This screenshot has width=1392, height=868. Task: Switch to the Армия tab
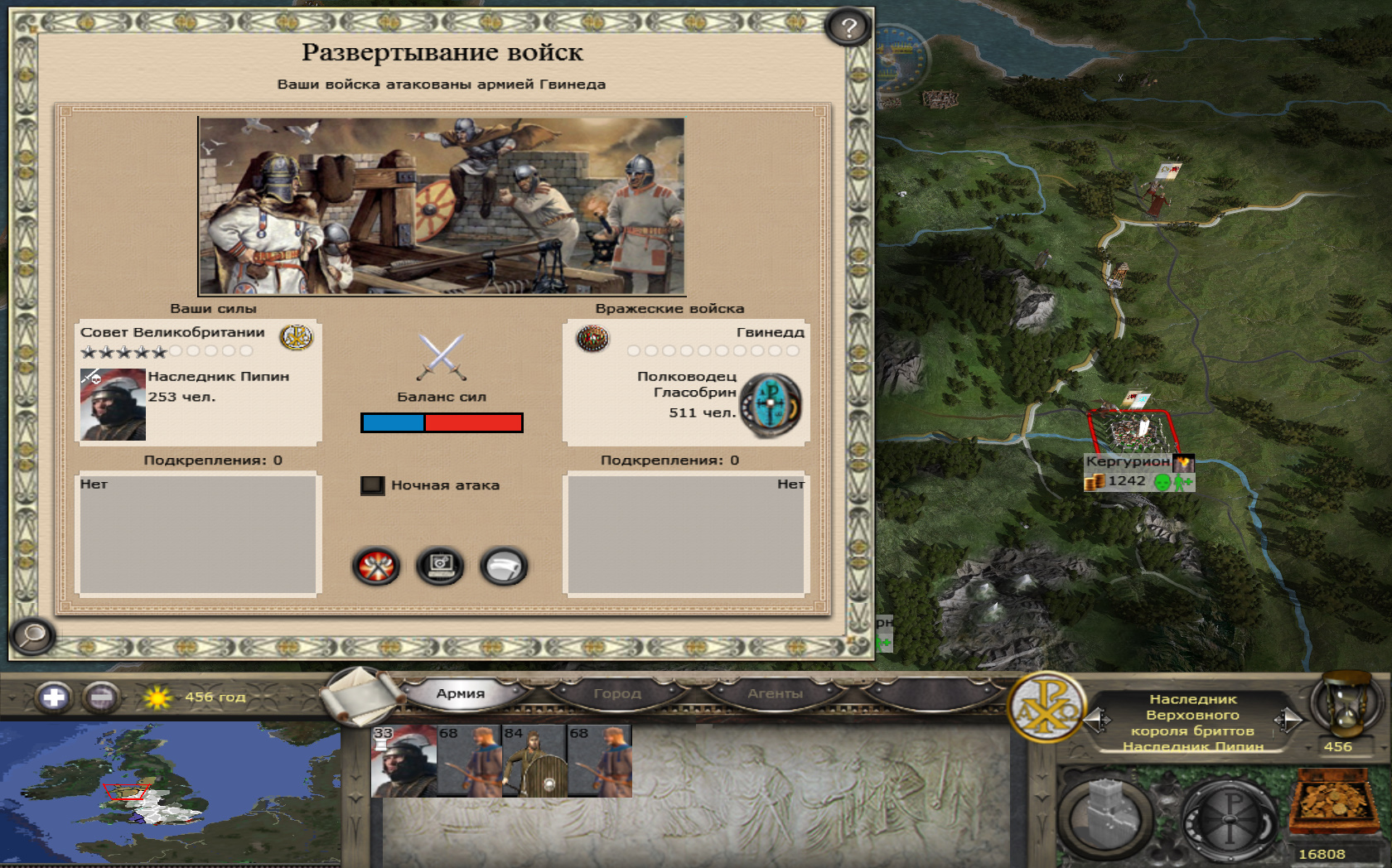(x=461, y=693)
